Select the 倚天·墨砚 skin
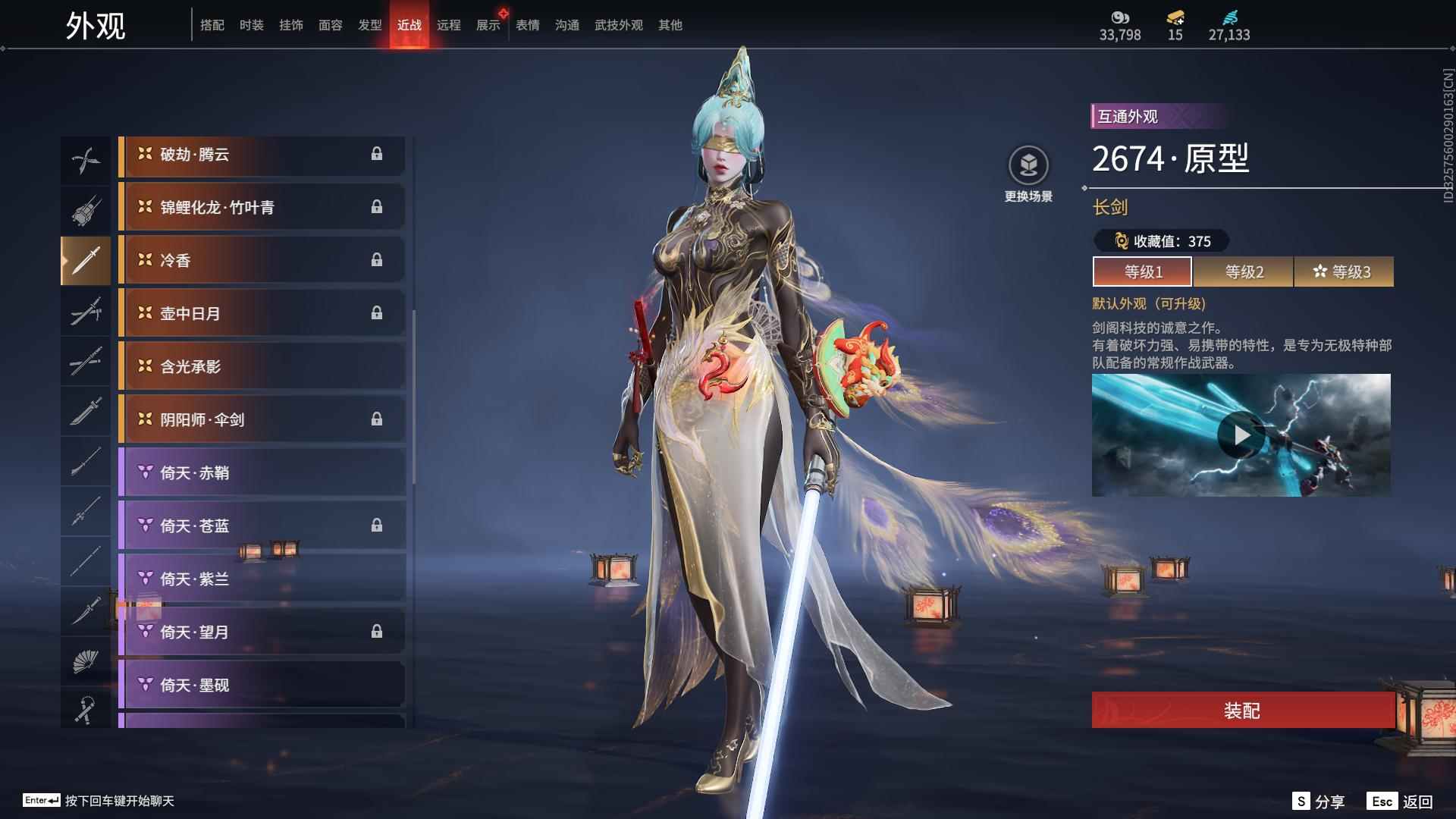 point(262,686)
